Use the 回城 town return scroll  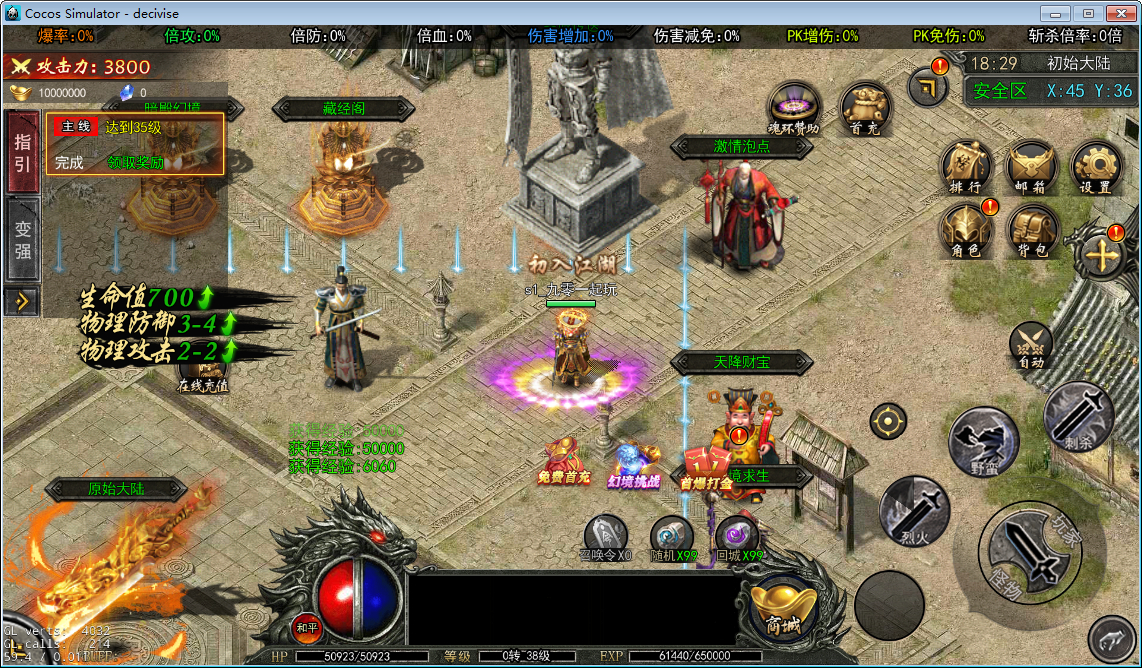(738, 537)
